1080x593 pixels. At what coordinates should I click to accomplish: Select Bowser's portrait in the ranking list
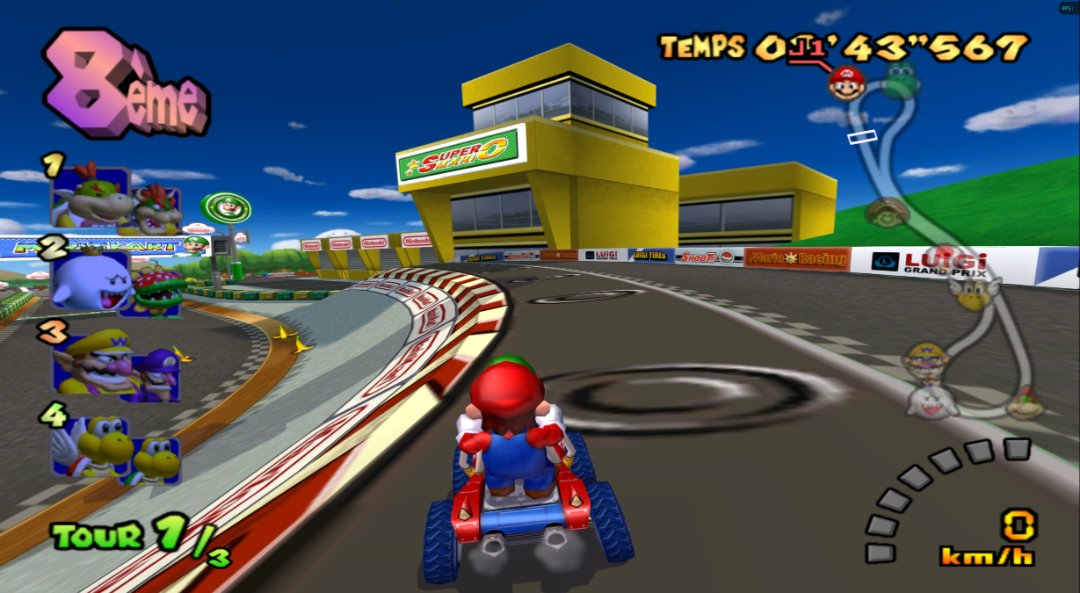coord(88,196)
